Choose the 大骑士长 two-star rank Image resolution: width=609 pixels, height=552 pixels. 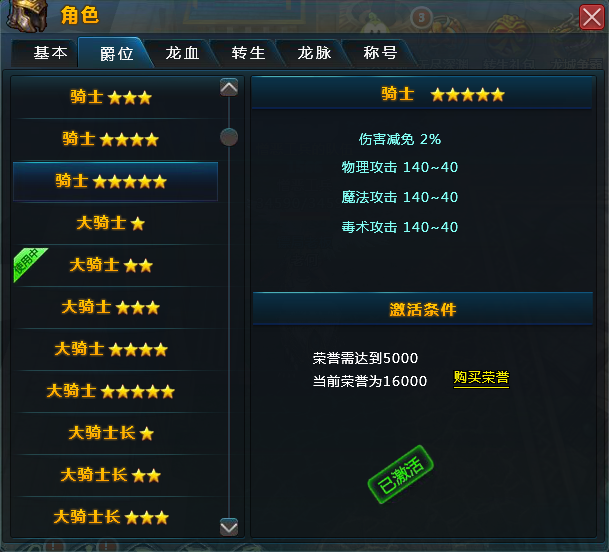pos(111,475)
